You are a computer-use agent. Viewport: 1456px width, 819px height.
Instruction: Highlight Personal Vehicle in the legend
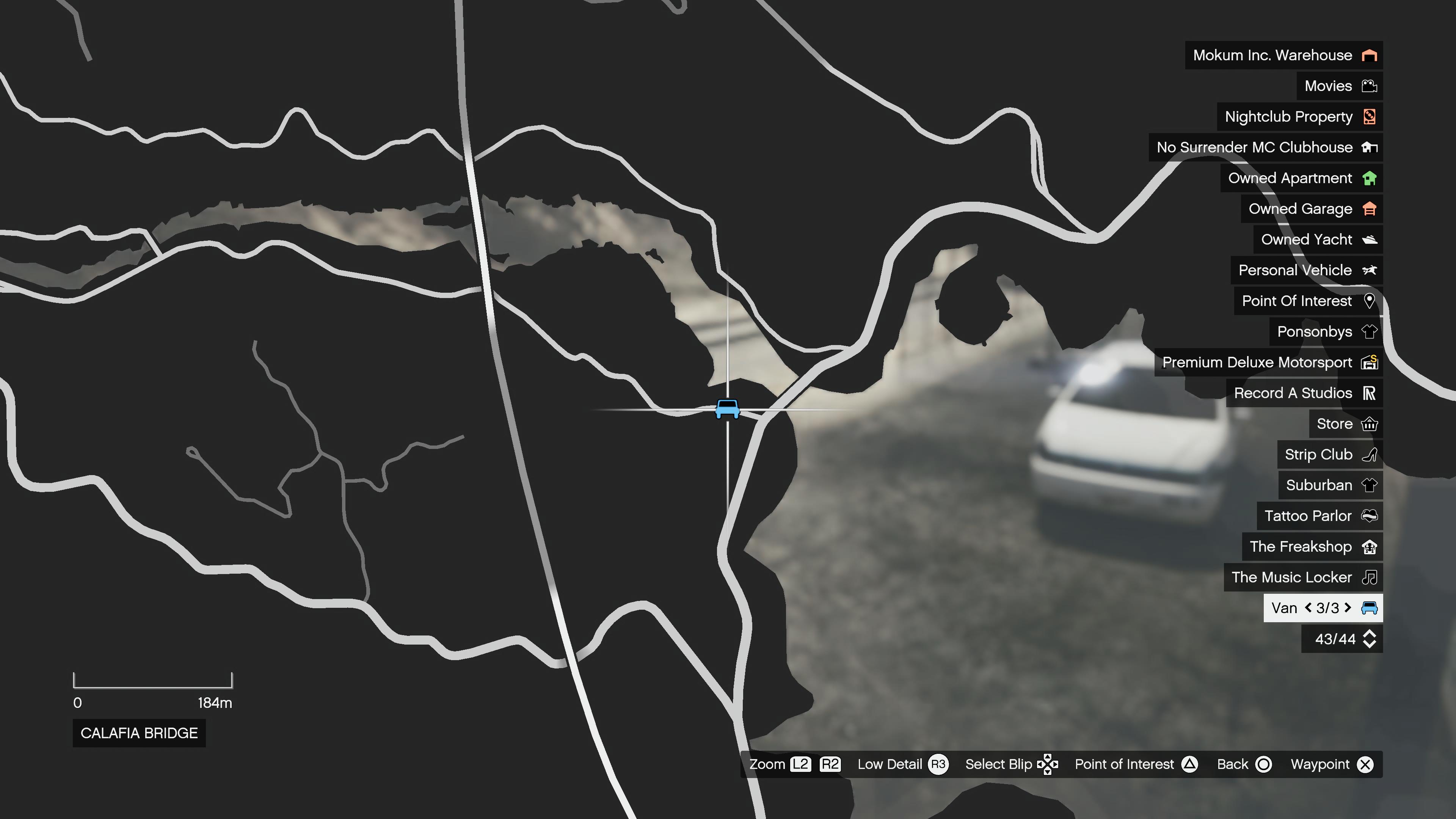click(1305, 270)
